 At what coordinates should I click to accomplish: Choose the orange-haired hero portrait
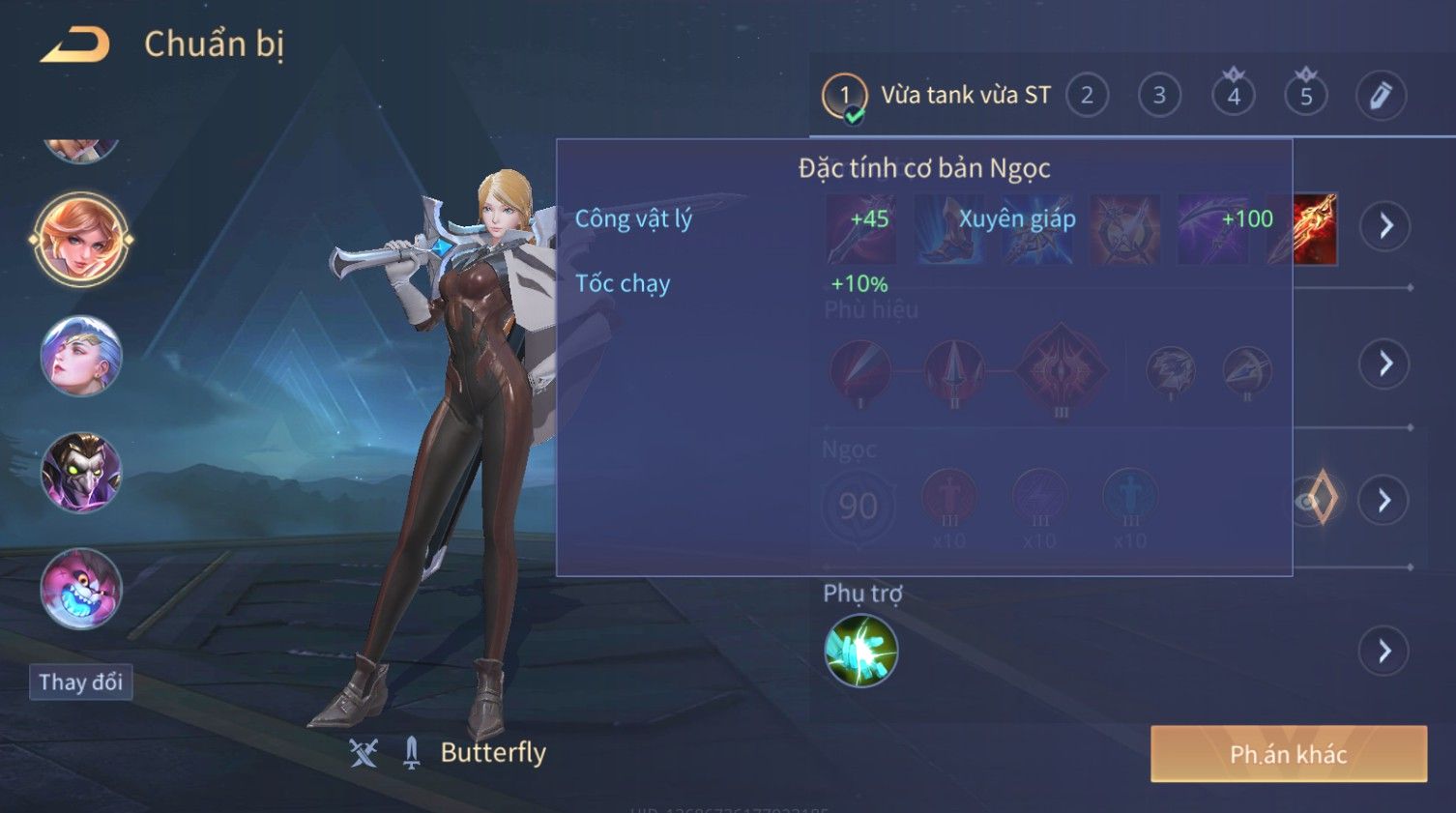click(x=81, y=239)
